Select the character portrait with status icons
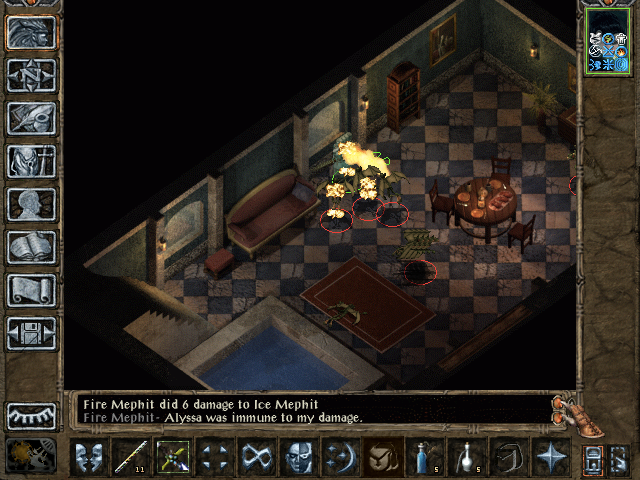The width and height of the screenshot is (640, 480). [x=608, y=41]
